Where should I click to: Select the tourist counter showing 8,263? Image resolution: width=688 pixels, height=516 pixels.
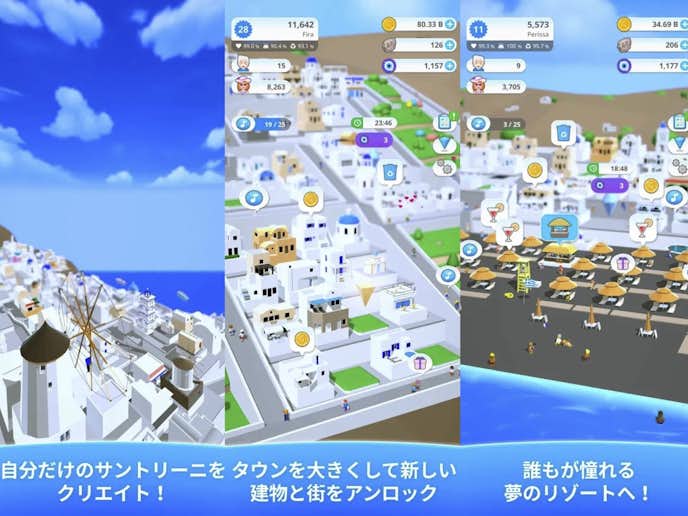pos(268,87)
